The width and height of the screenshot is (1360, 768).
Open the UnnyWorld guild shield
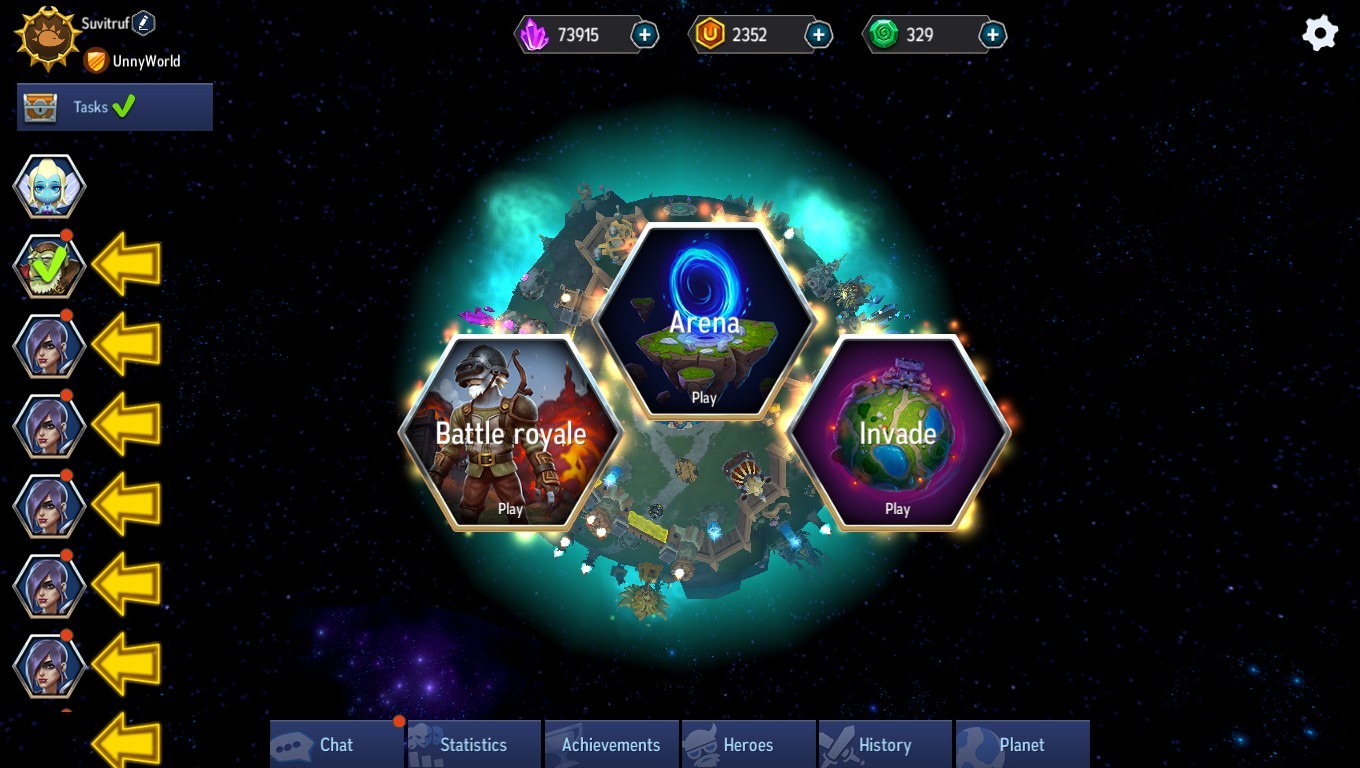(96, 61)
